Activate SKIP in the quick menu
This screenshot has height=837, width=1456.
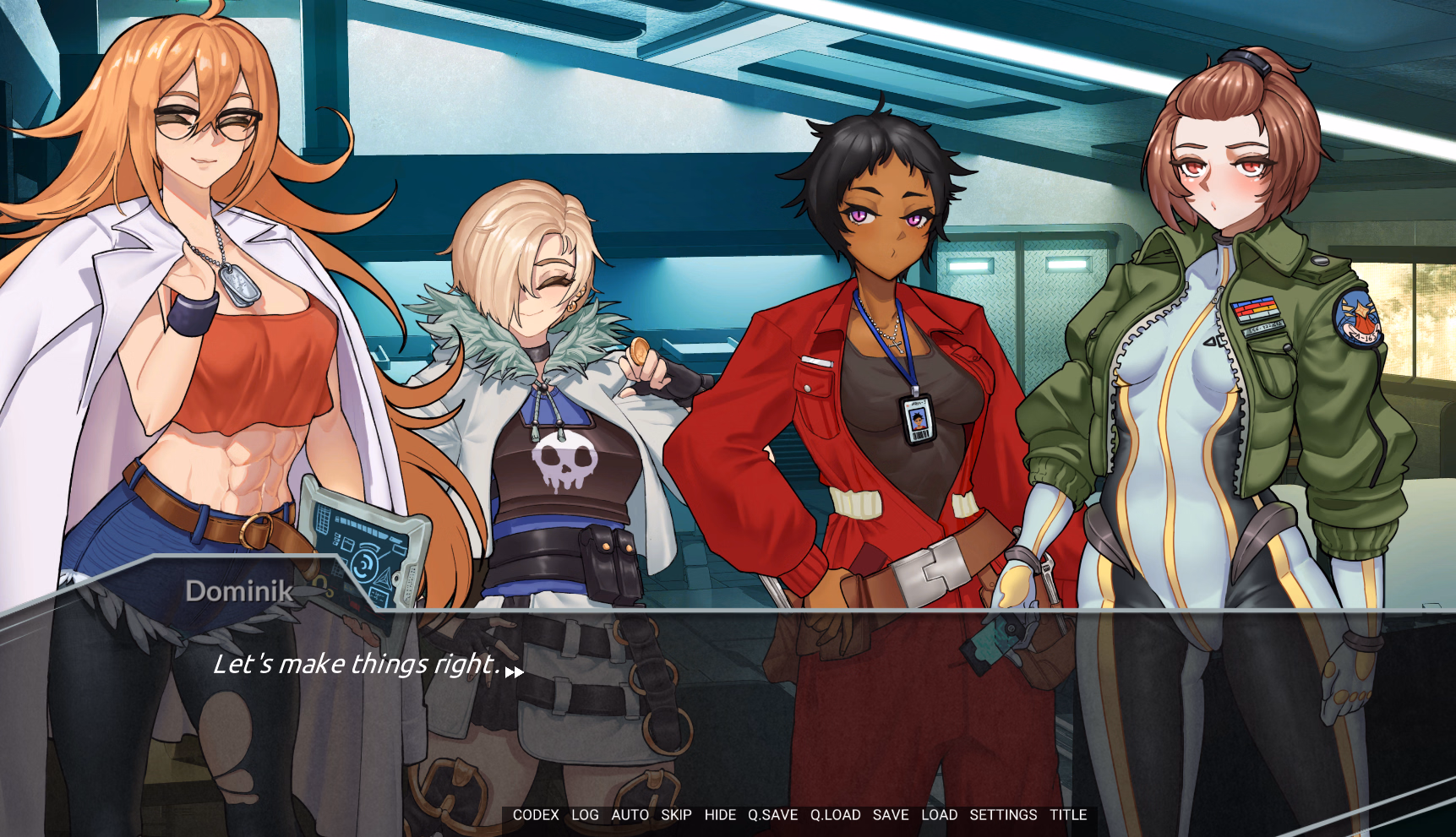point(676,815)
